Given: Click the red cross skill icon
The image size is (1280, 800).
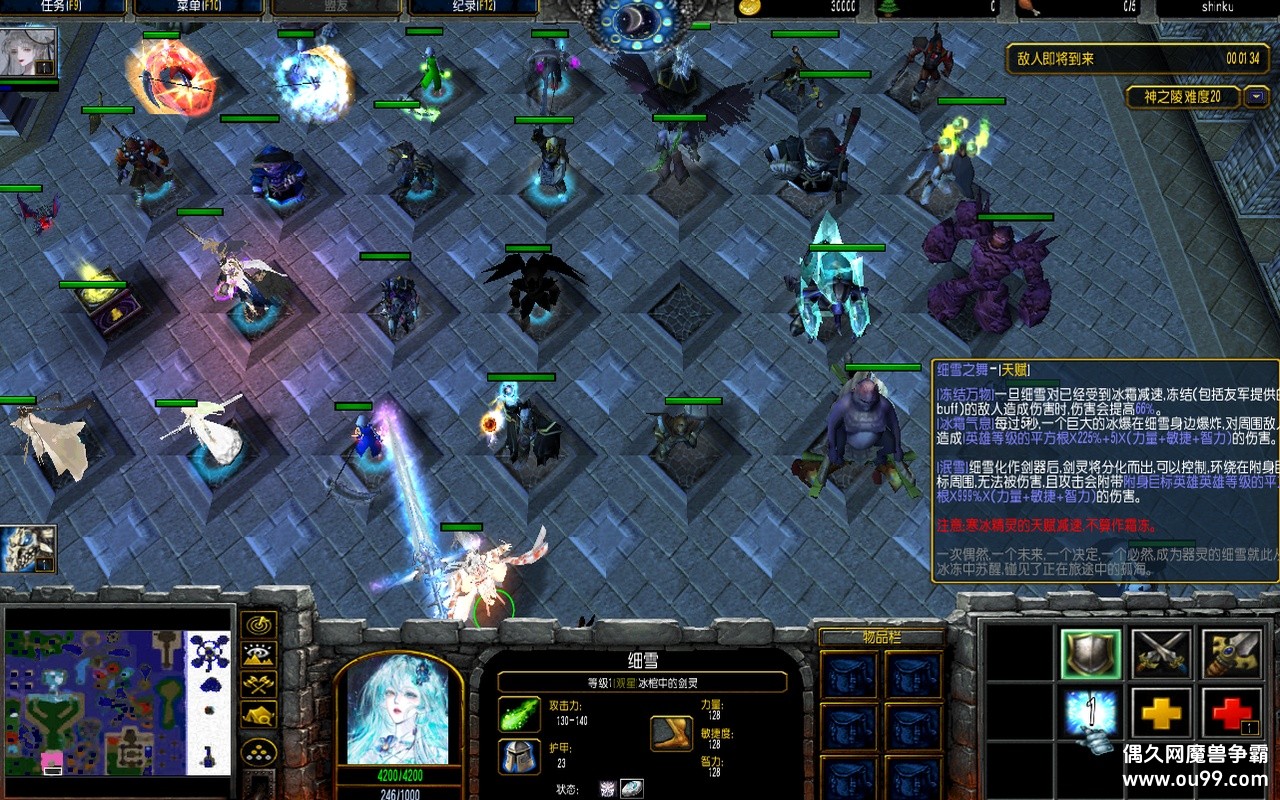Looking at the screenshot, I should point(1231,714).
